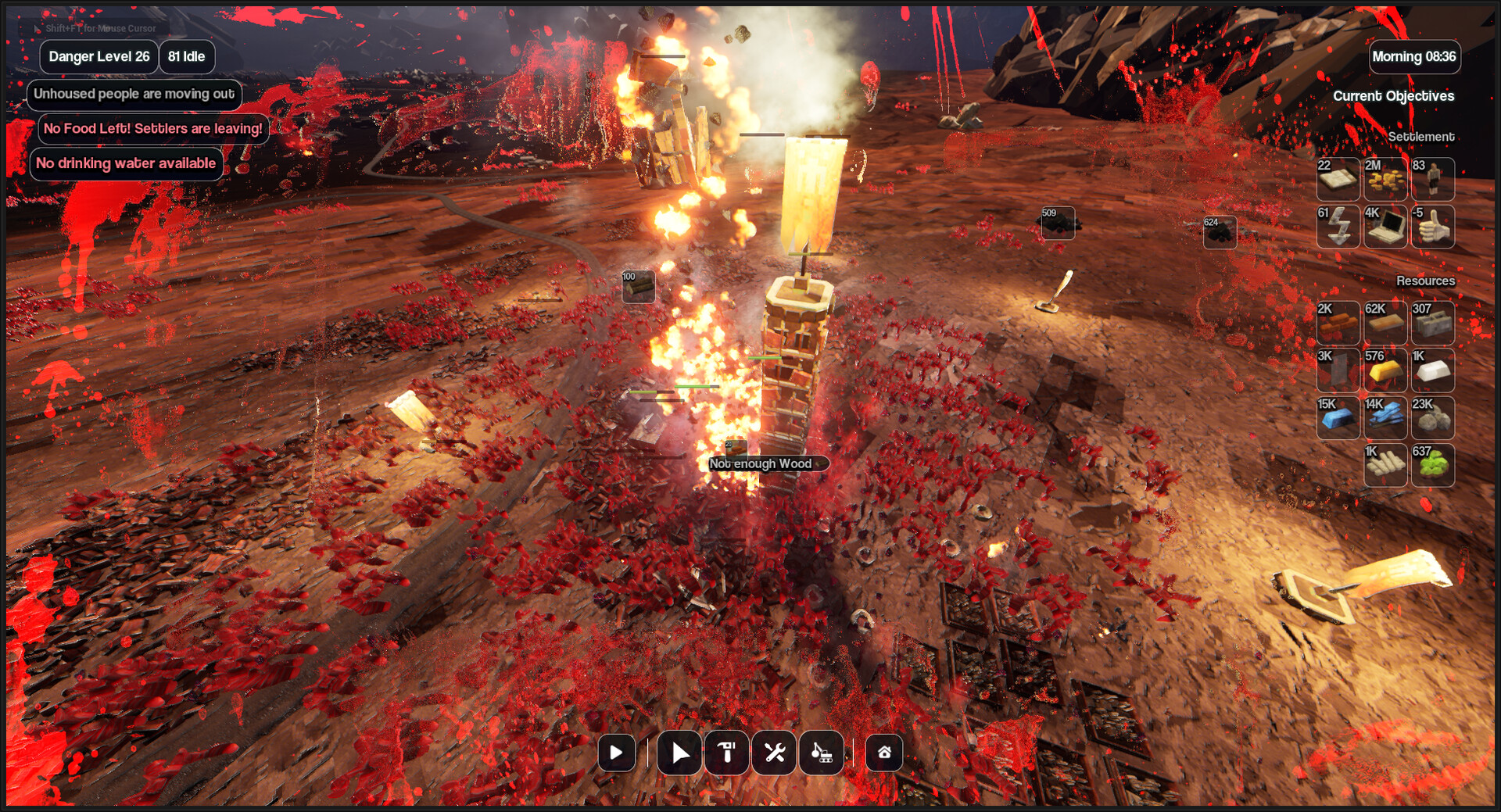Image resolution: width=1501 pixels, height=812 pixels.
Task: Click the thumbs-up happiness icon
Action: click(1432, 227)
